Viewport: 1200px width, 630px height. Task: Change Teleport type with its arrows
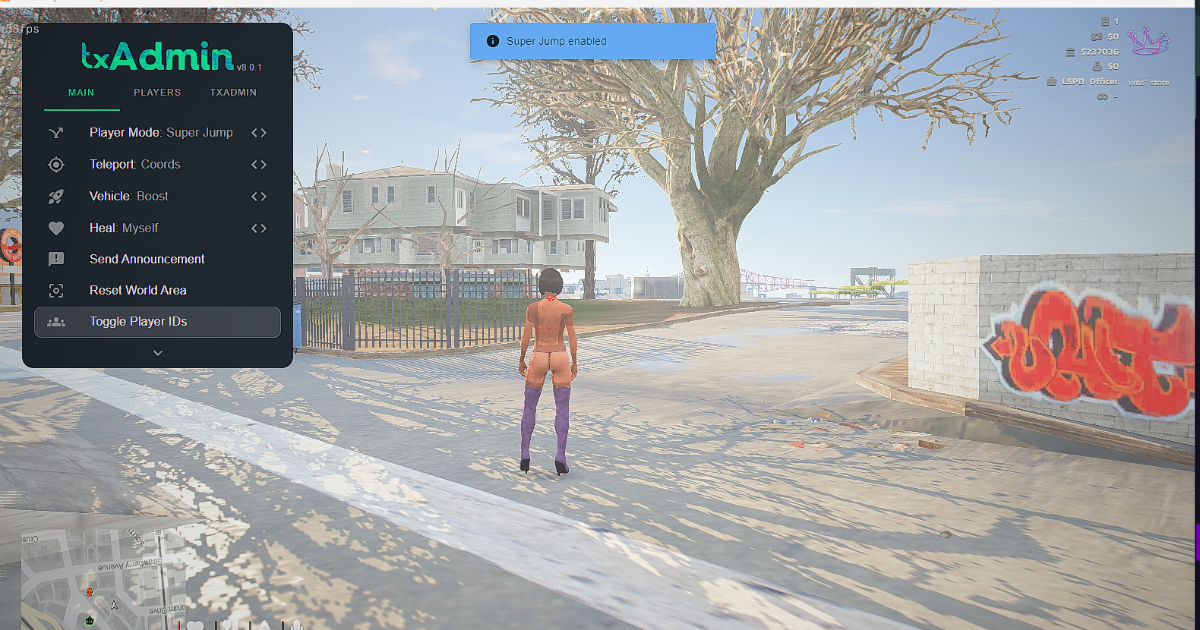pyautogui.click(x=259, y=164)
